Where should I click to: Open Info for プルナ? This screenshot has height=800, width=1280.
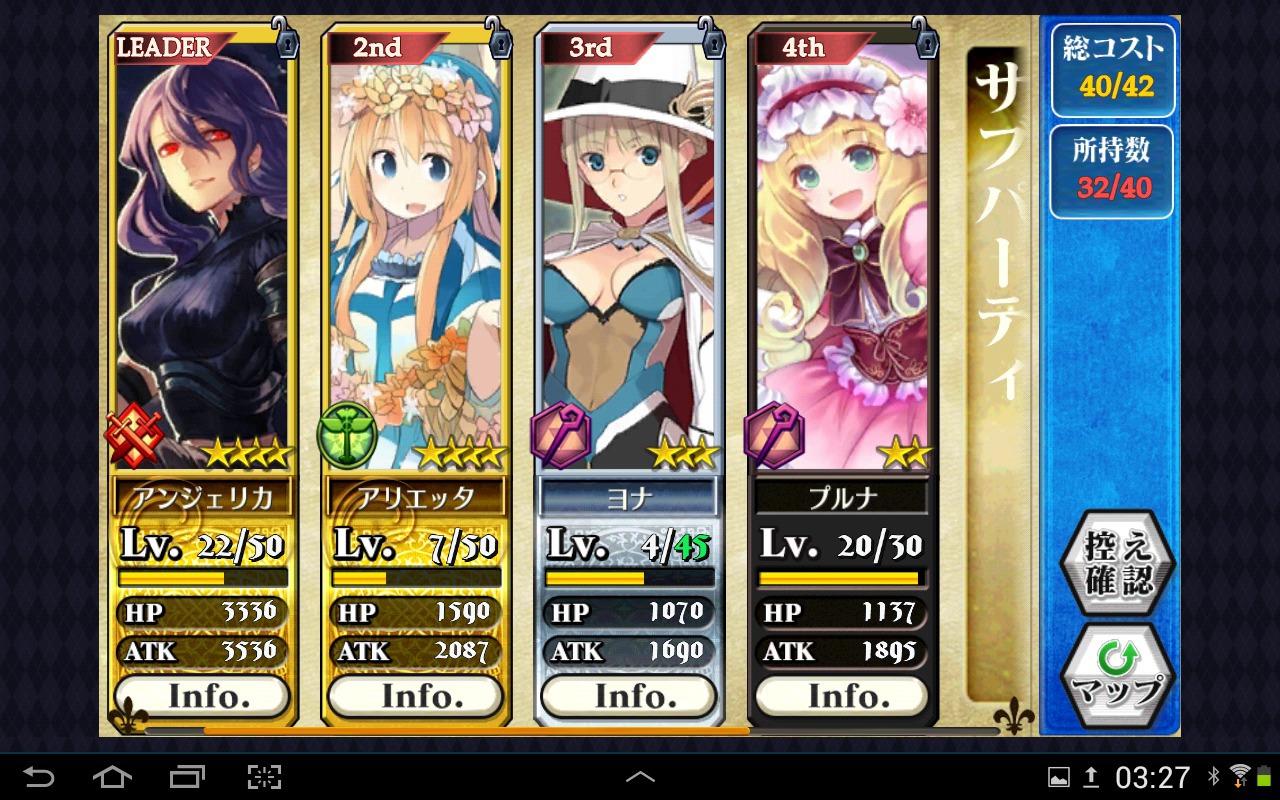[x=842, y=696]
